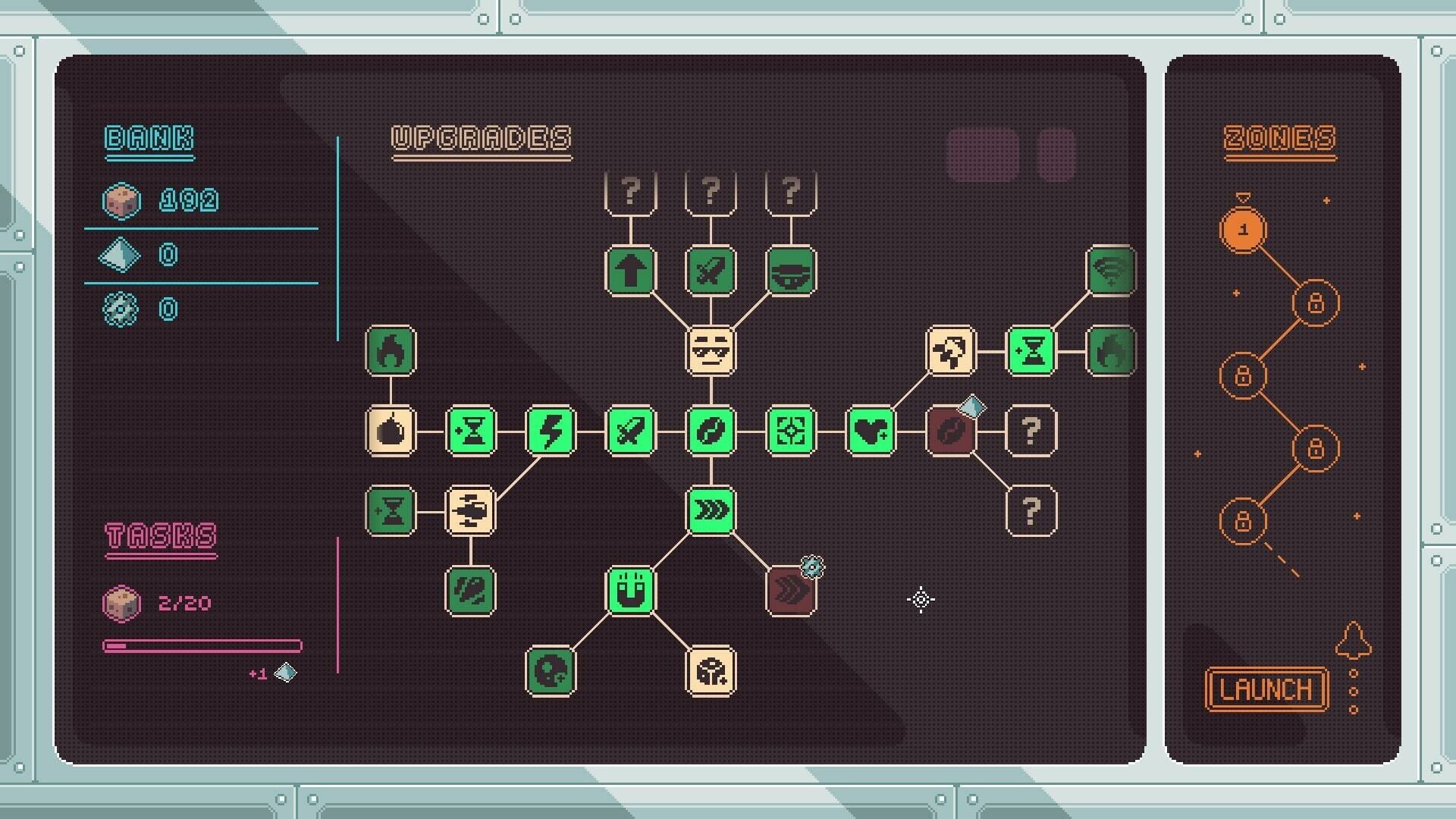Click the bomb upgrade node
This screenshot has height=819, width=1456.
[391, 432]
